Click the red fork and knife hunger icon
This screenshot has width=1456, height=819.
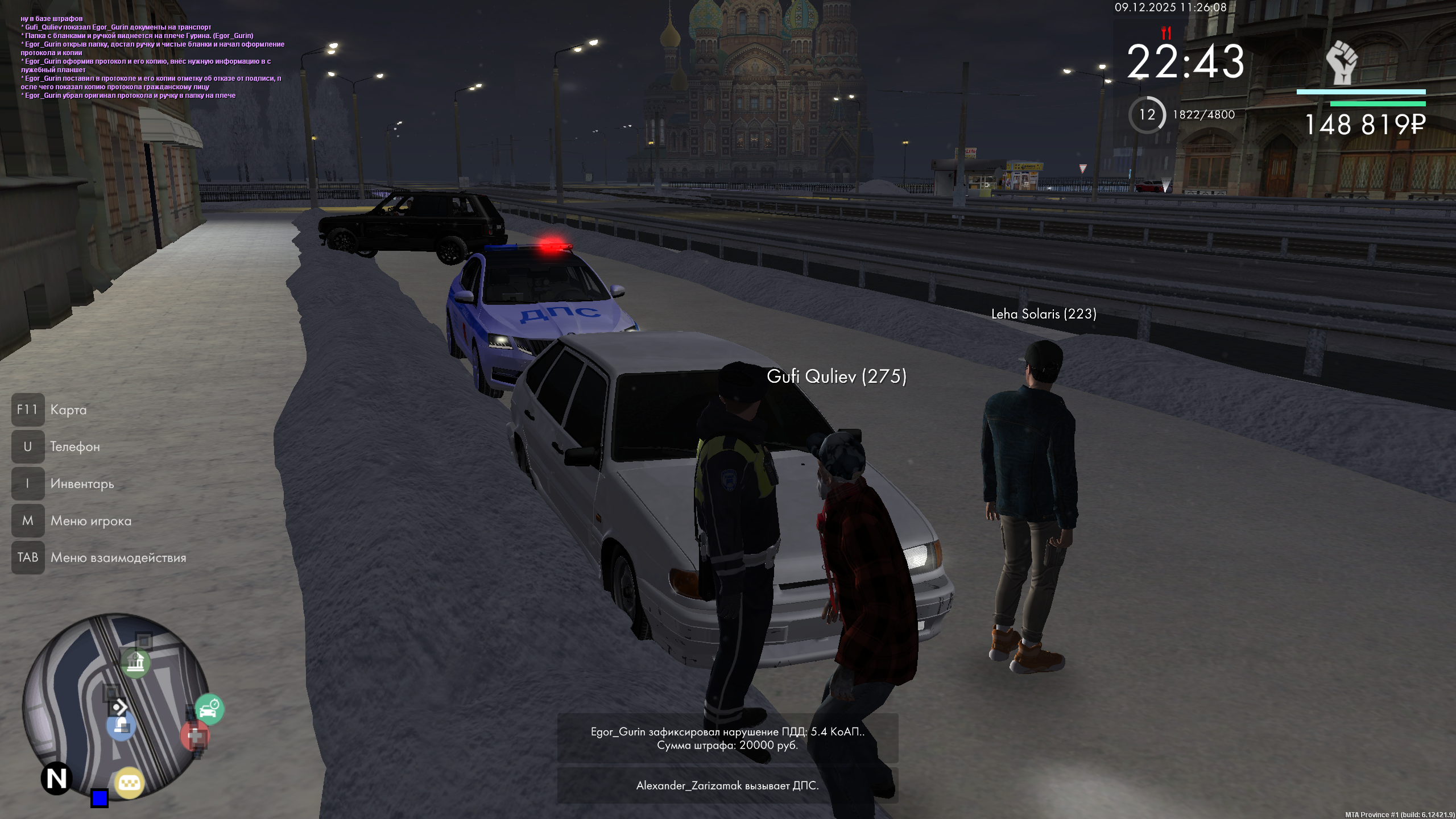coord(1166,32)
